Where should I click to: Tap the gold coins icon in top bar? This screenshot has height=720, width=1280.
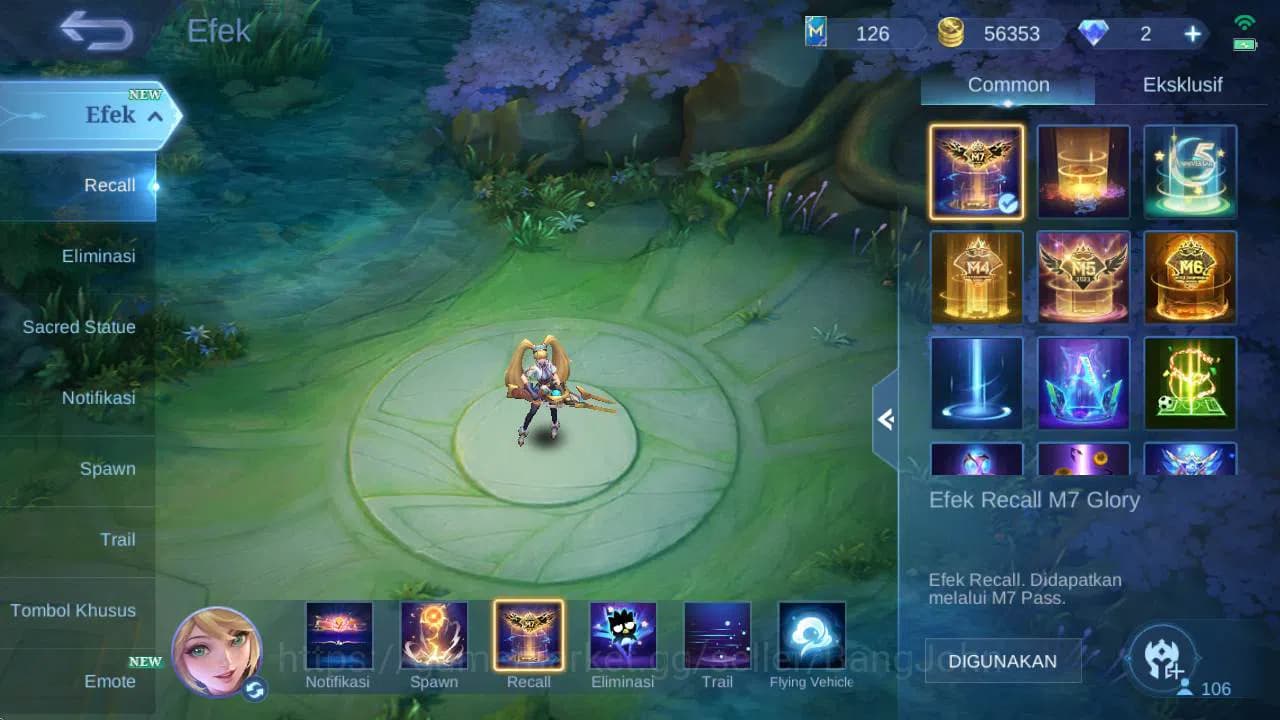pyautogui.click(x=951, y=33)
